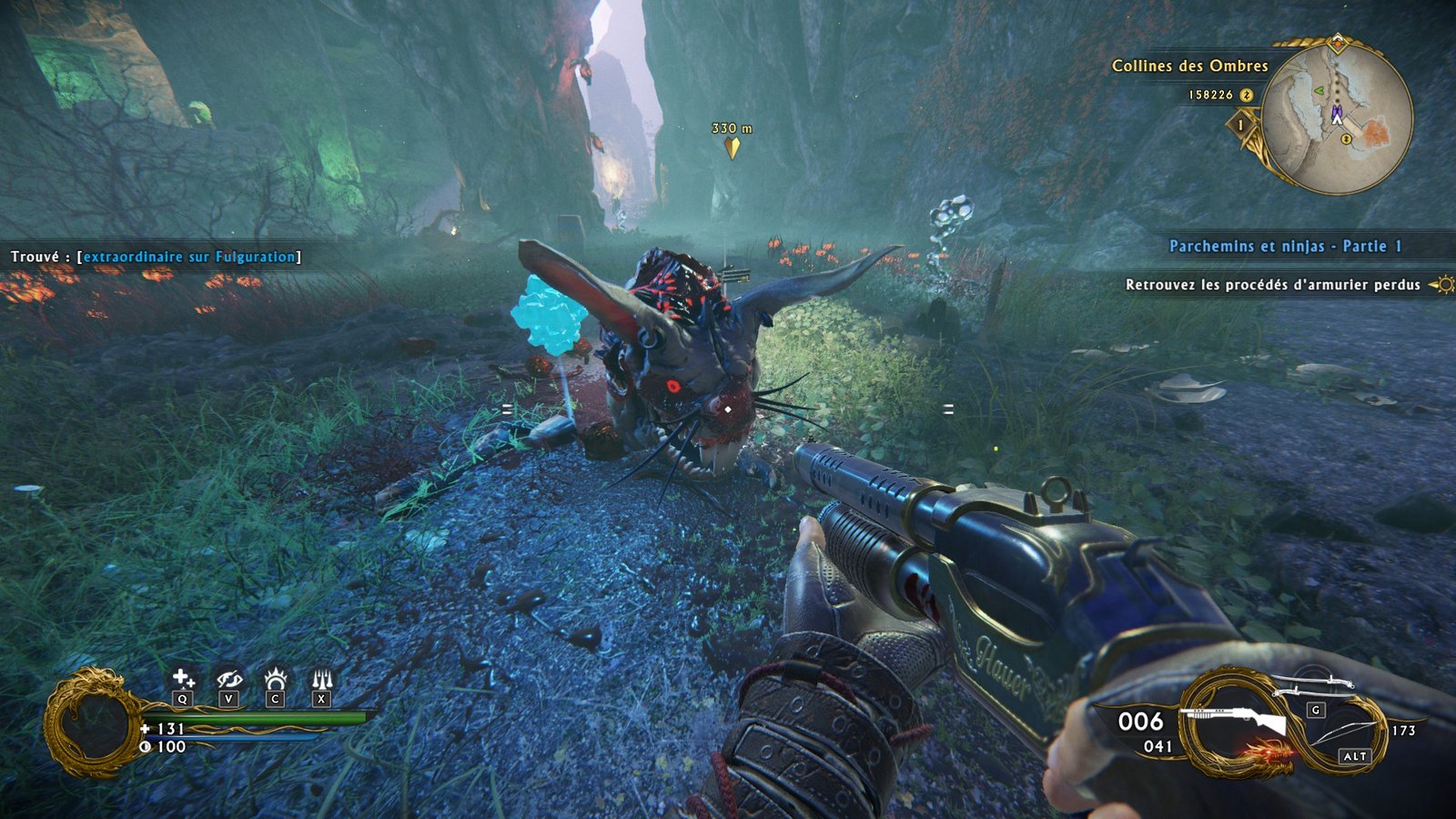This screenshot has height=819, width=1456.
Task: Click the 330 m objective waypoint marker
Action: [732, 147]
